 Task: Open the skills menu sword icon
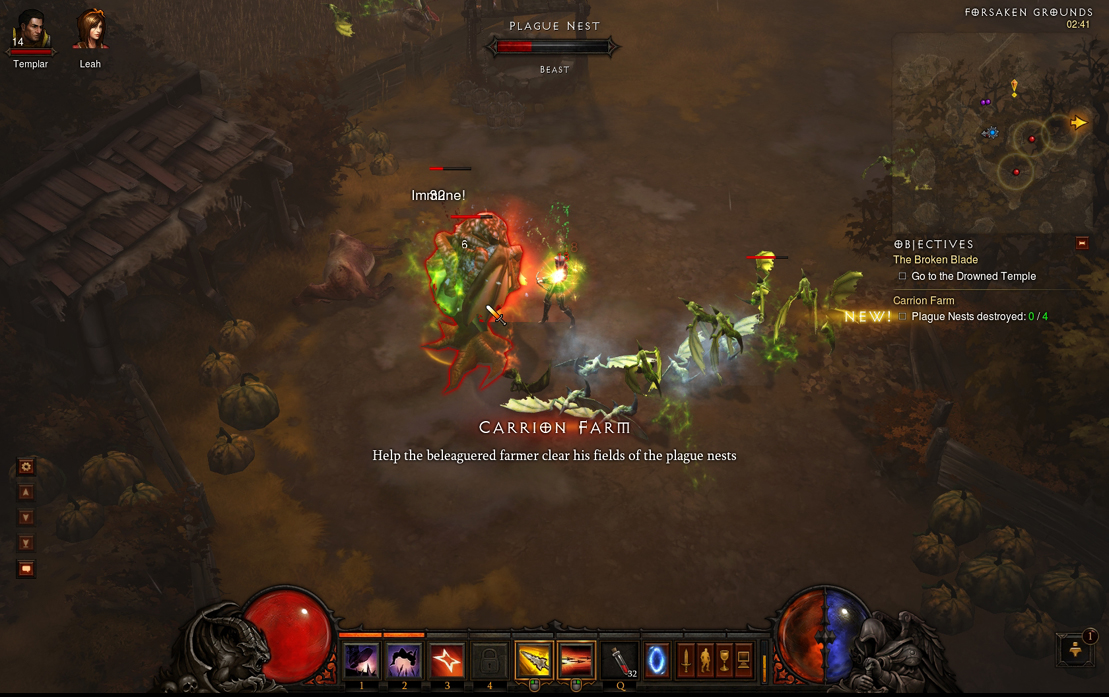(x=686, y=661)
